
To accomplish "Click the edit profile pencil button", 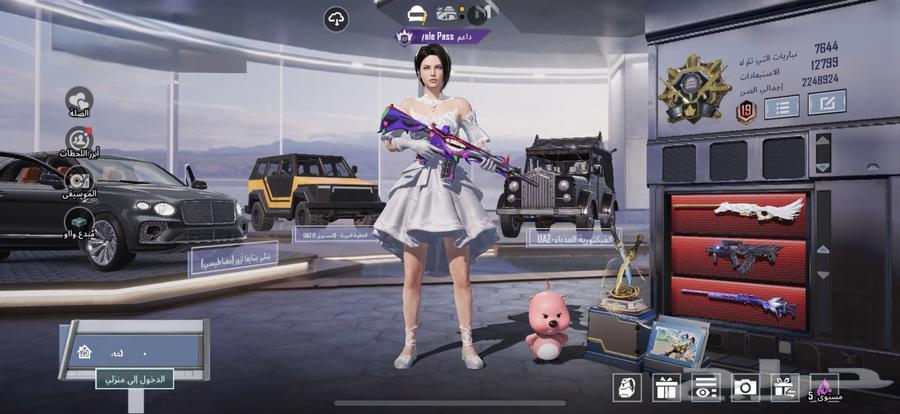I will pyautogui.click(x=827, y=102).
